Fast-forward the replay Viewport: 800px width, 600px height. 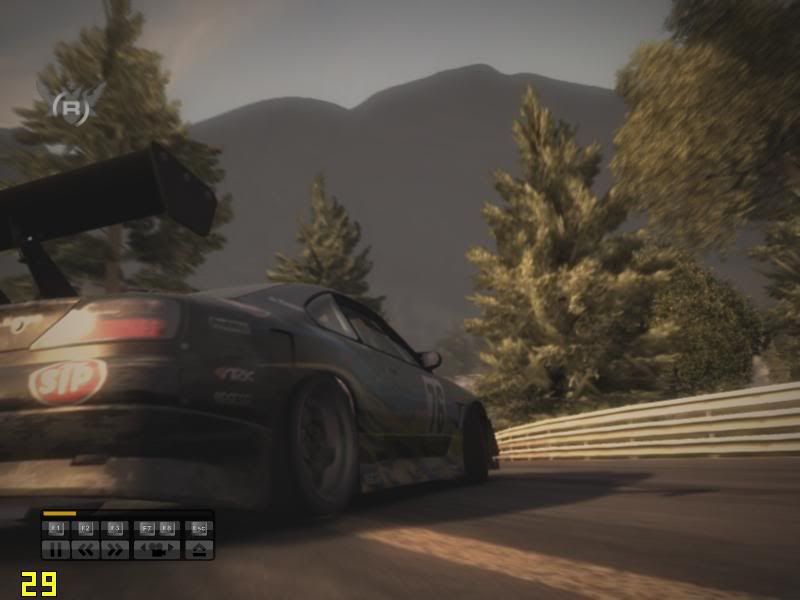tap(114, 548)
